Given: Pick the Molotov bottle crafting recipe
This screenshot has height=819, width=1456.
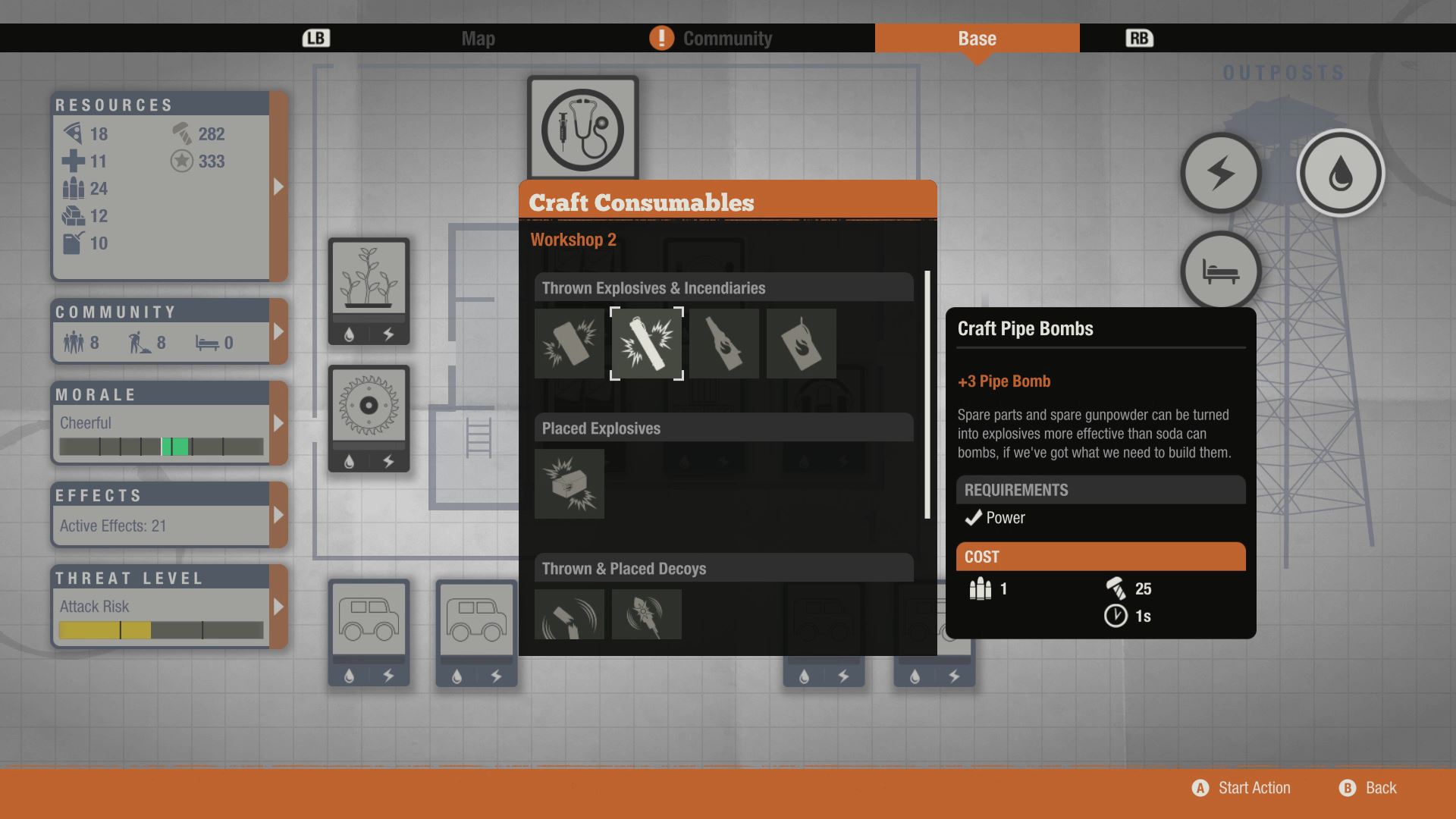Looking at the screenshot, I should pyautogui.click(x=724, y=344).
